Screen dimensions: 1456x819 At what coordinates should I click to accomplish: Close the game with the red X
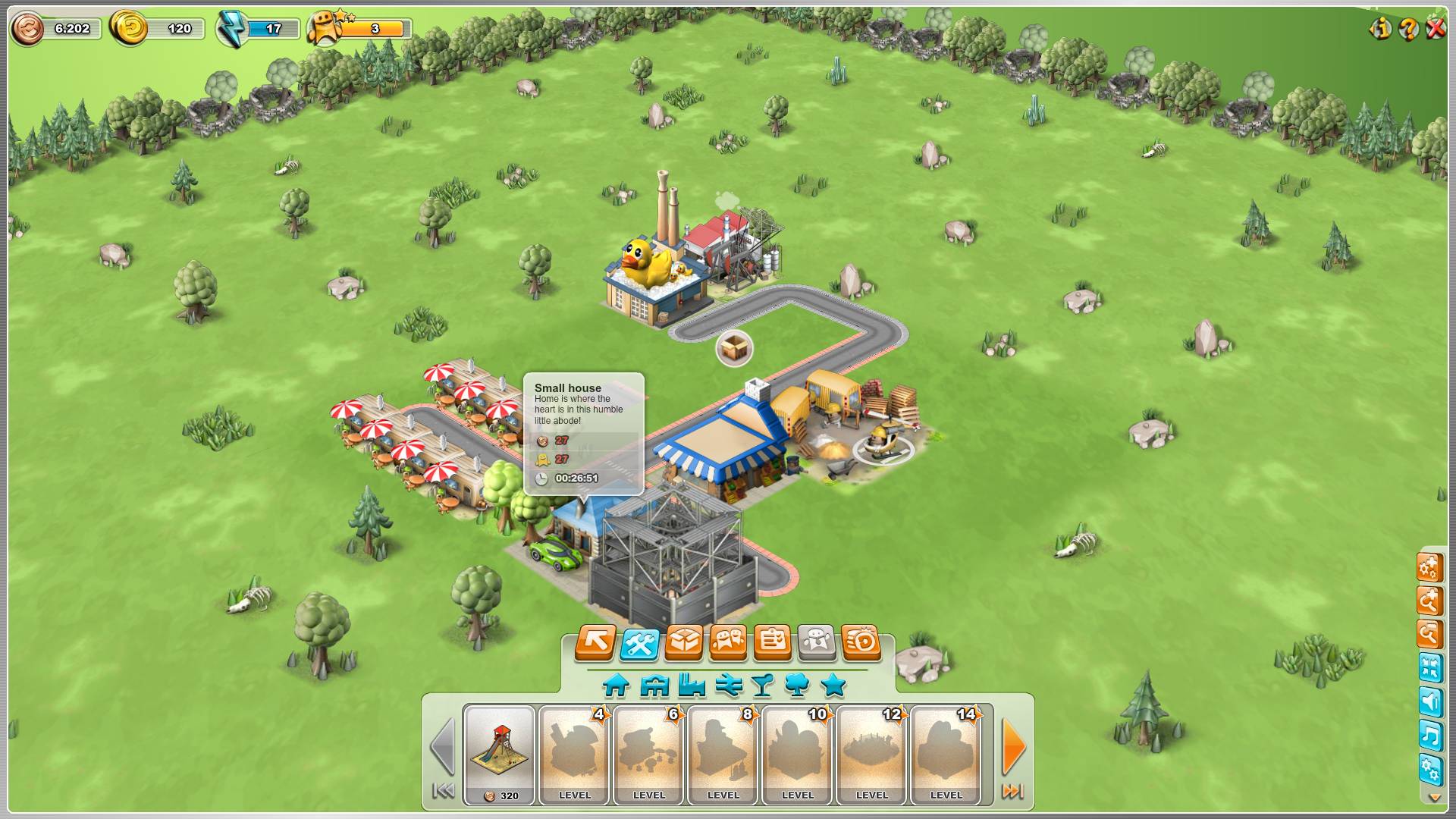pyautogui.click(x=1436, y=30)
